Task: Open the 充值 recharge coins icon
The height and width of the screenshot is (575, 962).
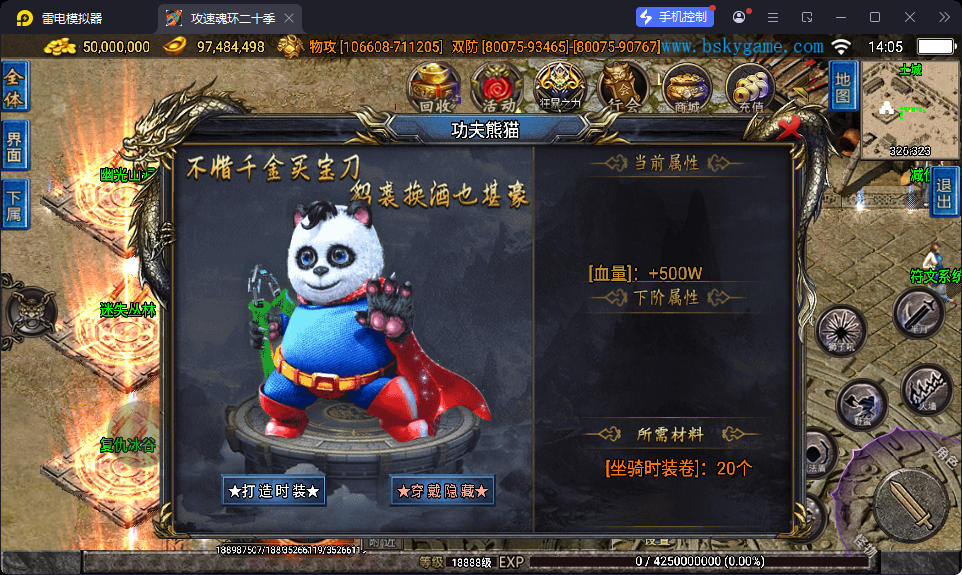Action: [x=749, y=87]
